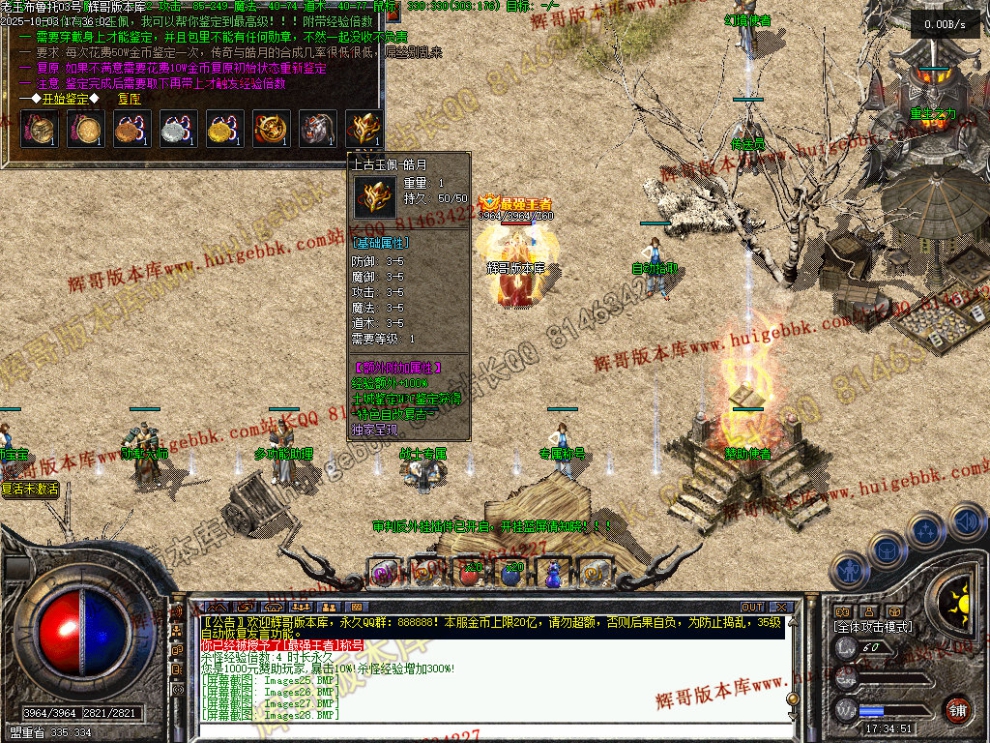This screenshot has height=743, width=990.
Task: Click the OUT button on chat panel
Action: point(752,606)
